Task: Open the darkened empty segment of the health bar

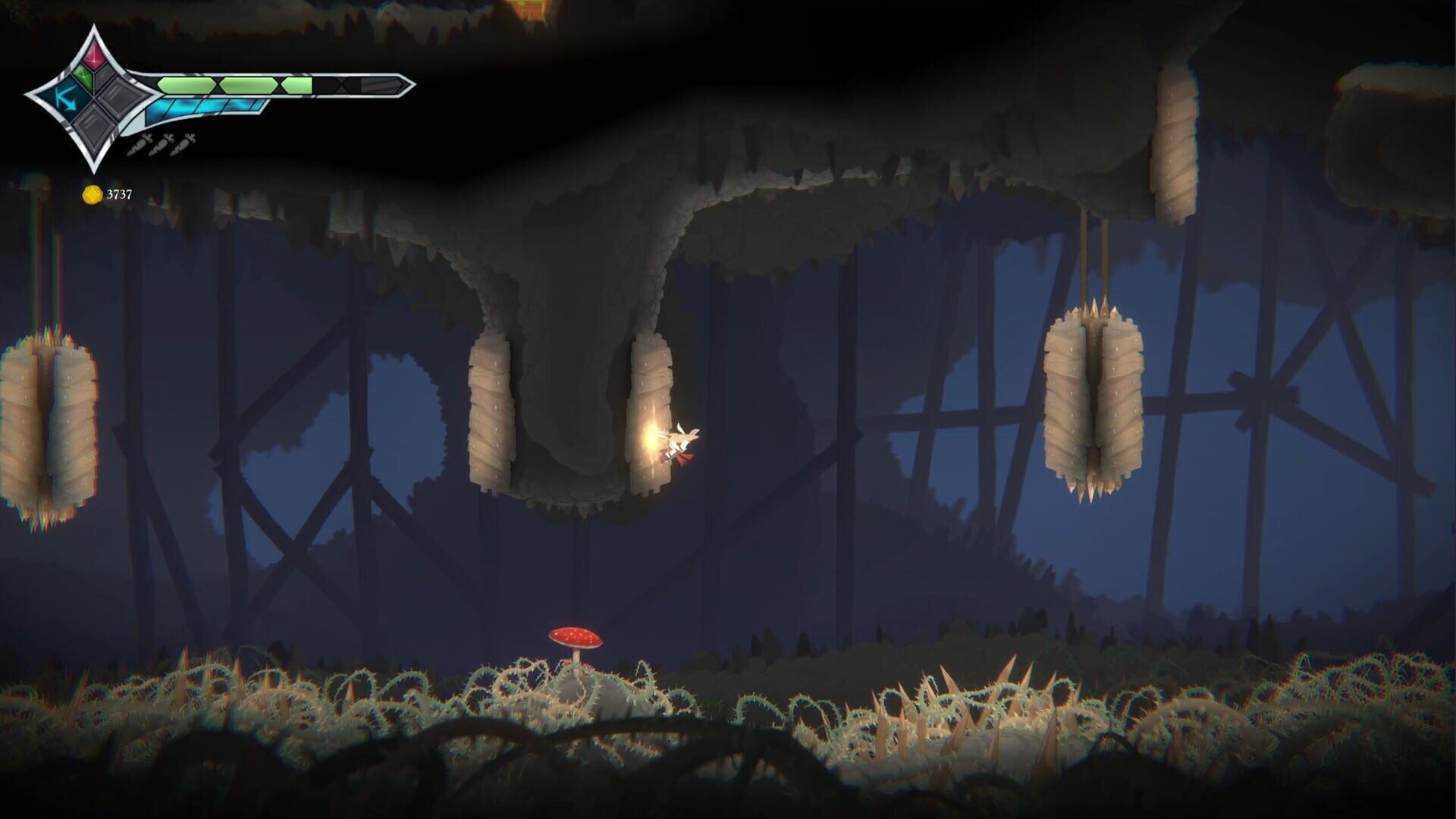Action: tap(330, 86)
